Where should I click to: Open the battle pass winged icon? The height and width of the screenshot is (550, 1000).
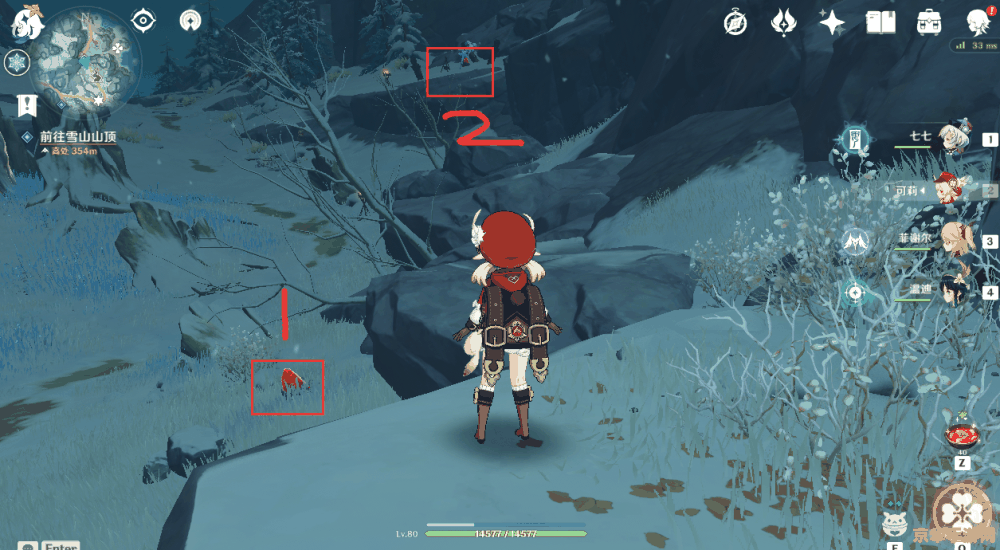coord(783,23)
